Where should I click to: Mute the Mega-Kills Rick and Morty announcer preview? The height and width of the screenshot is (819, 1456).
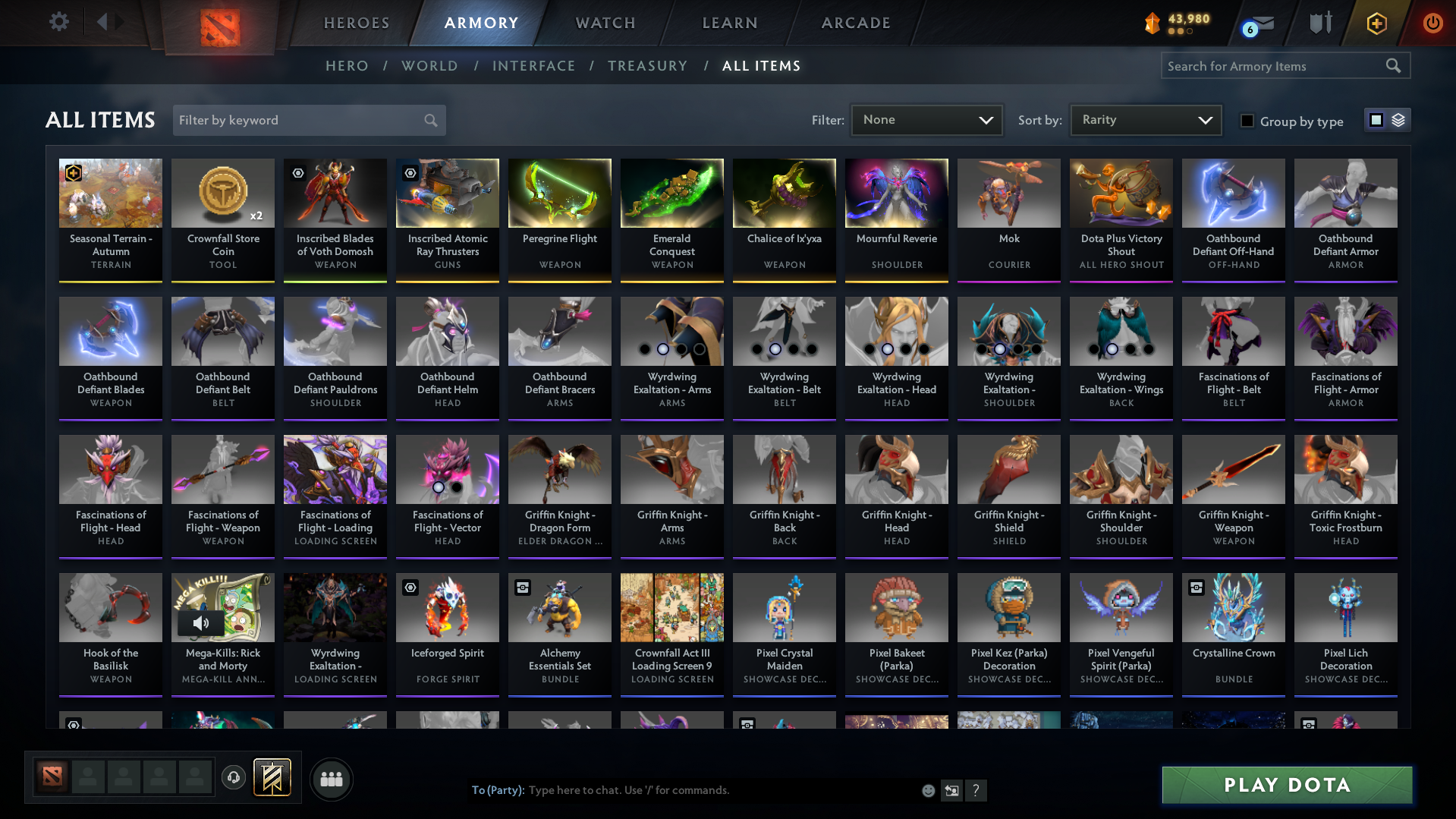click(x=201, y=623)
